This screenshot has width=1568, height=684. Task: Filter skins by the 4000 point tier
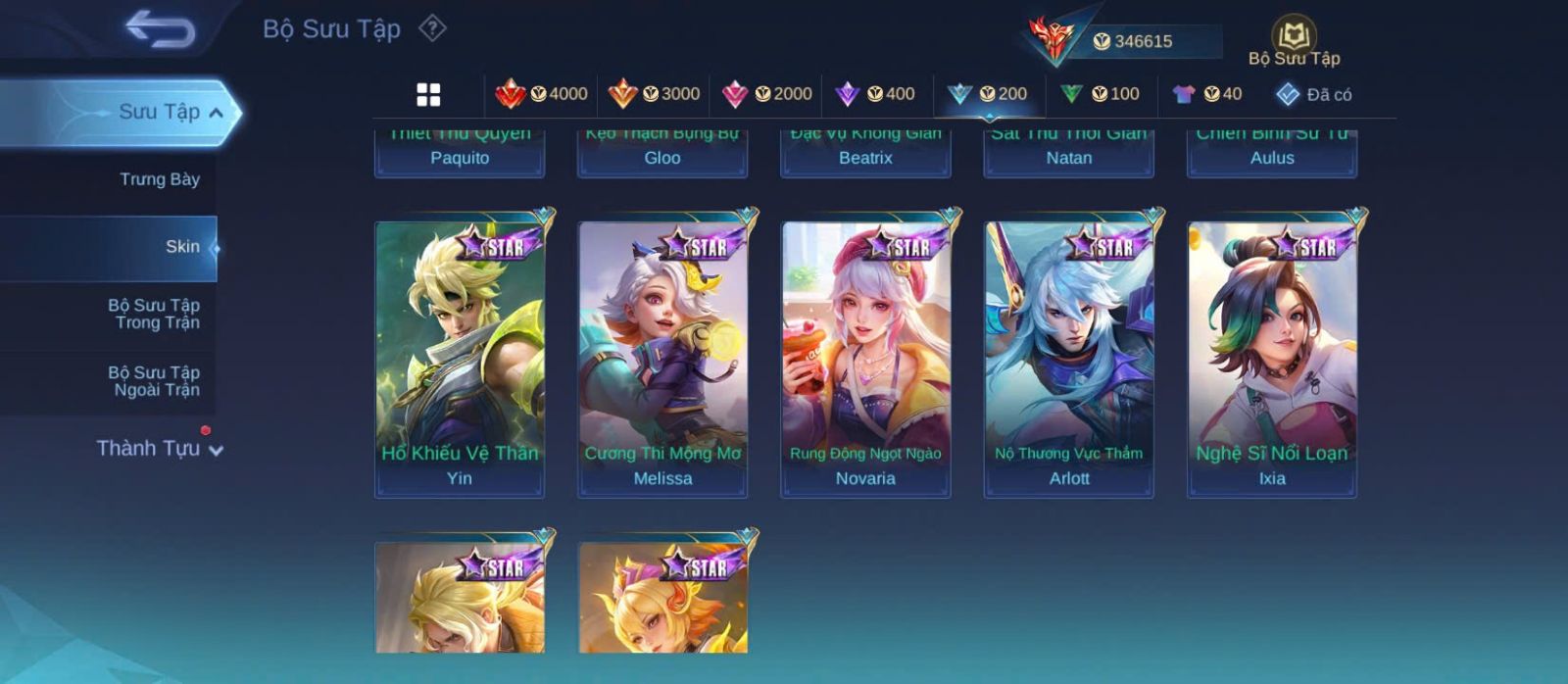(542, 94)
